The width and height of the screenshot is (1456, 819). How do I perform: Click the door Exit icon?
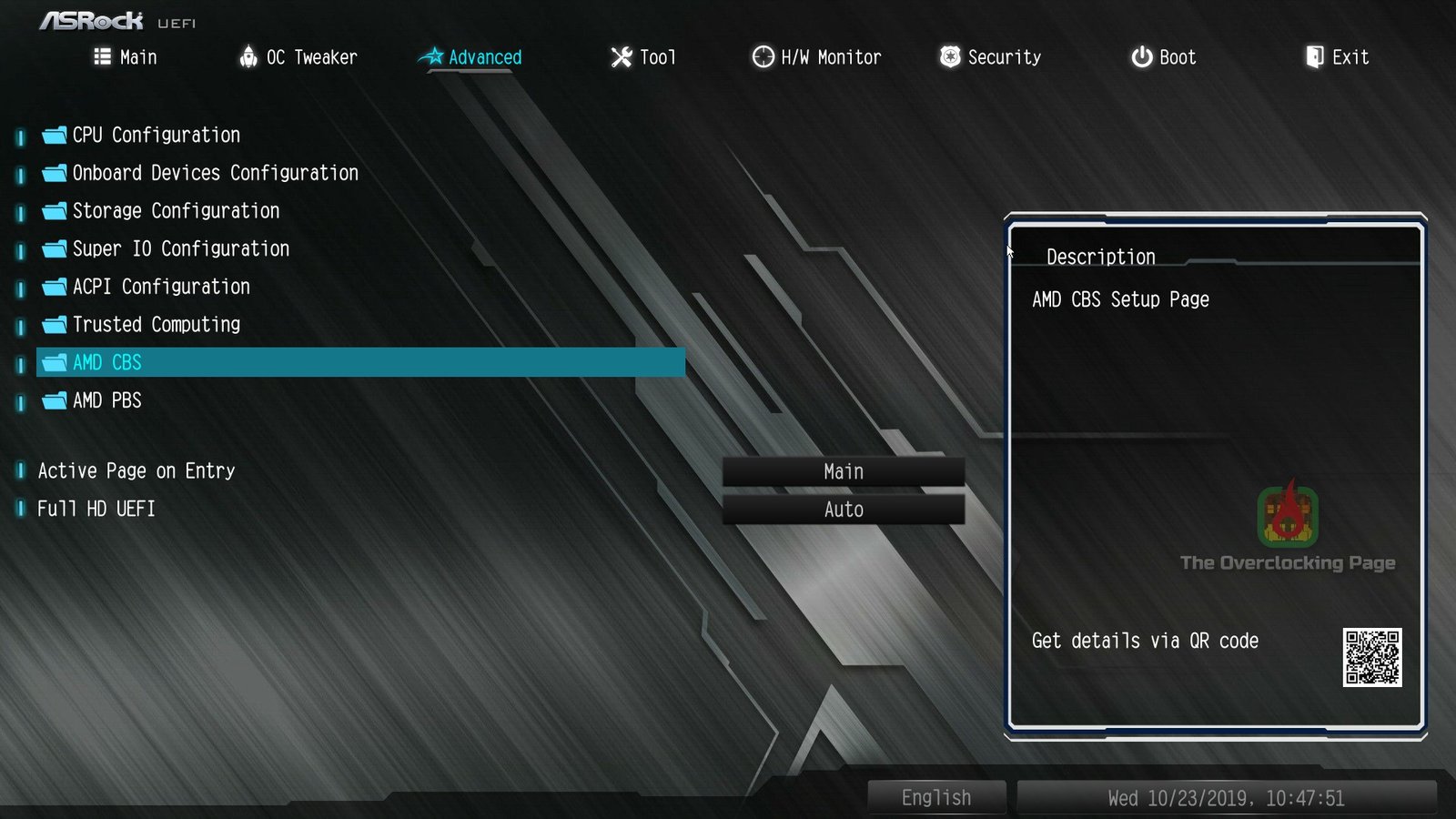pos(1314,56)
